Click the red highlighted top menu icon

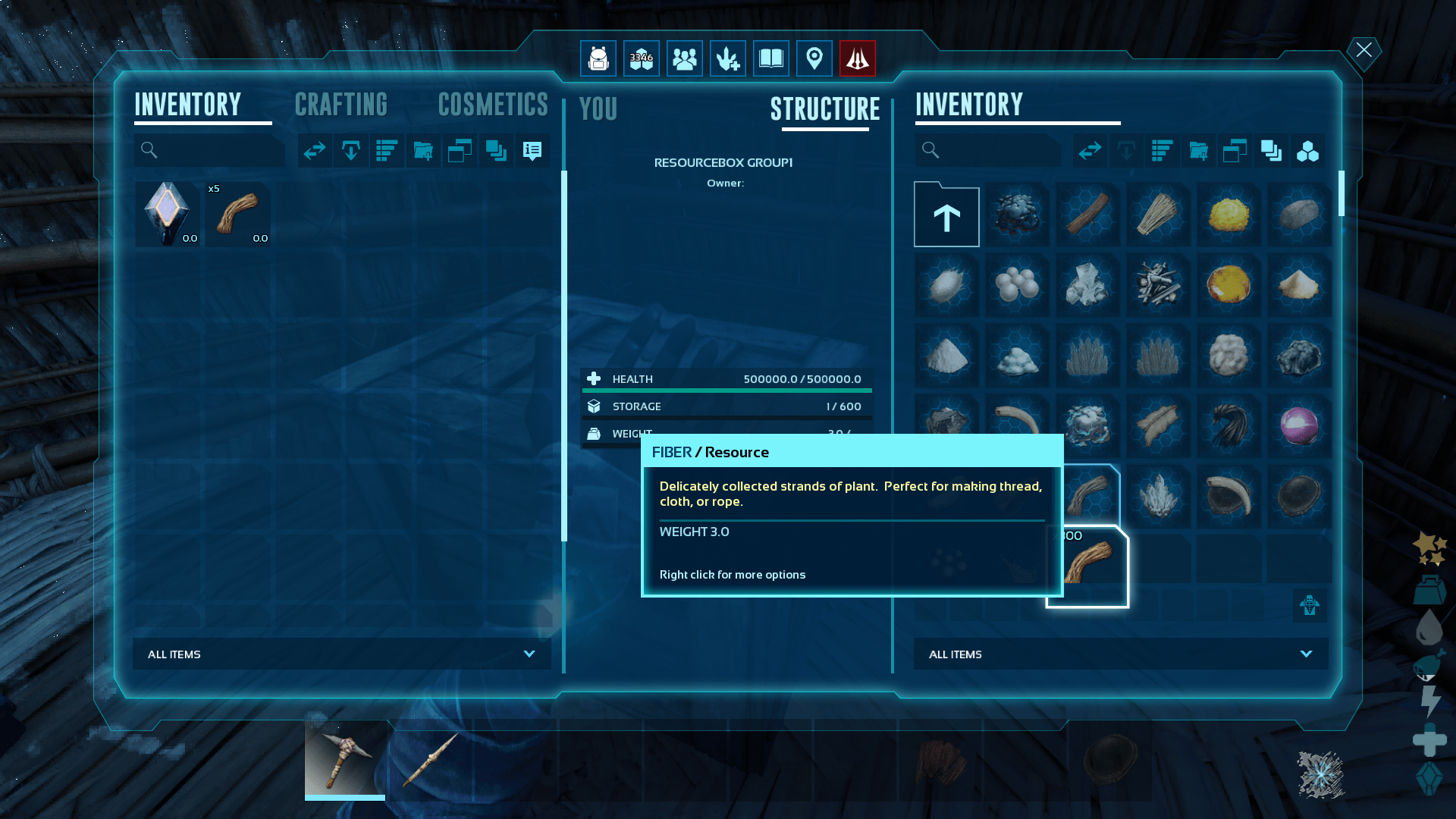tap(858, 58)
